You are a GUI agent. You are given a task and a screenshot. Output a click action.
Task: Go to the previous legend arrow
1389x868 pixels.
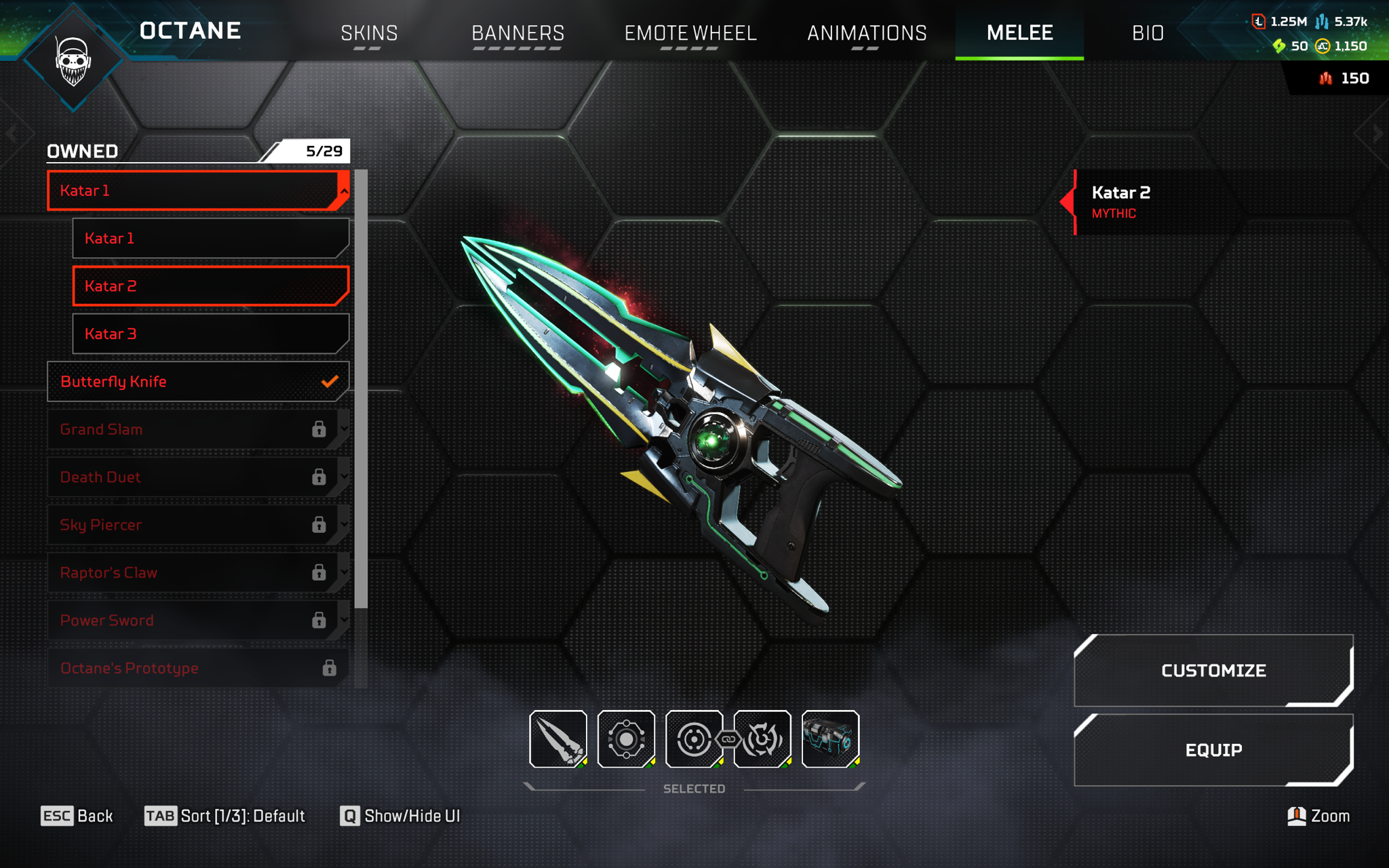(x=12, y=134)
